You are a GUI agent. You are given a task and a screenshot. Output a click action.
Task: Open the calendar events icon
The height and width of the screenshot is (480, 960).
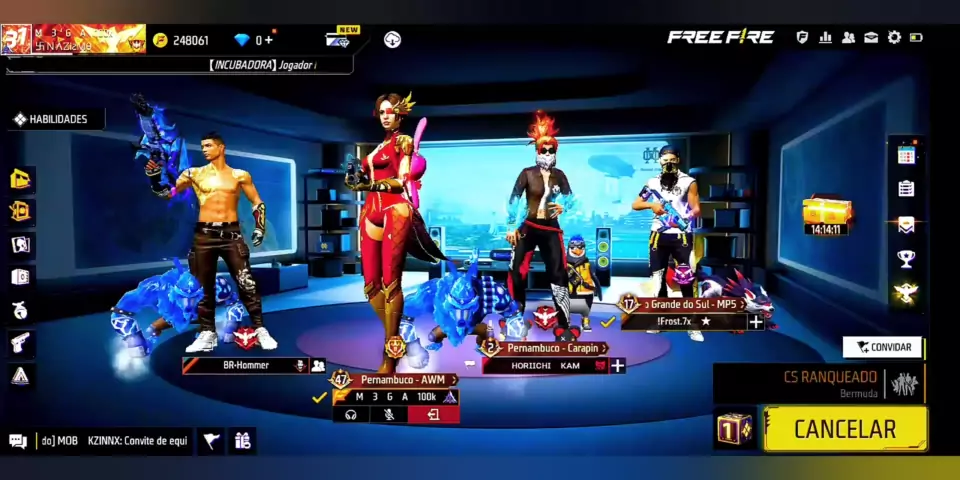pyautogui.click(x=906, y=155)
